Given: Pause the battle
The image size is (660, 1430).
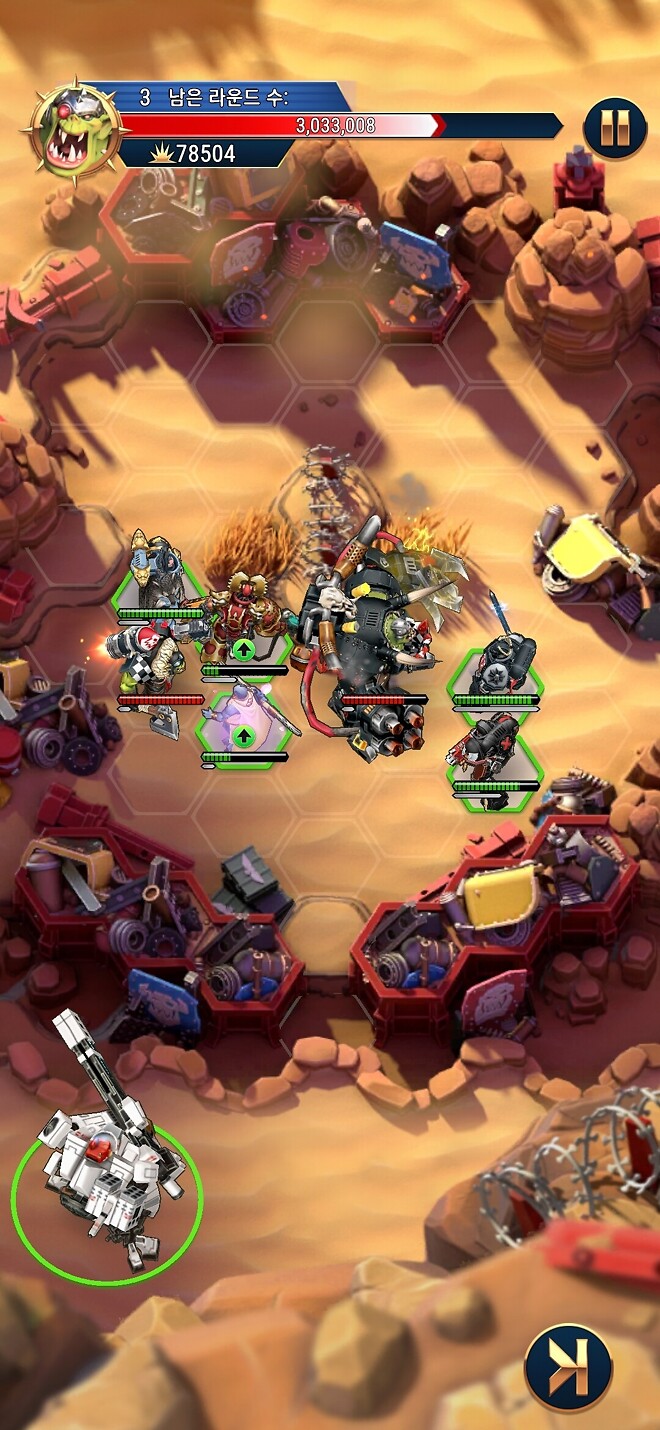Looking at the screenshot, I should tap(614, 127).
